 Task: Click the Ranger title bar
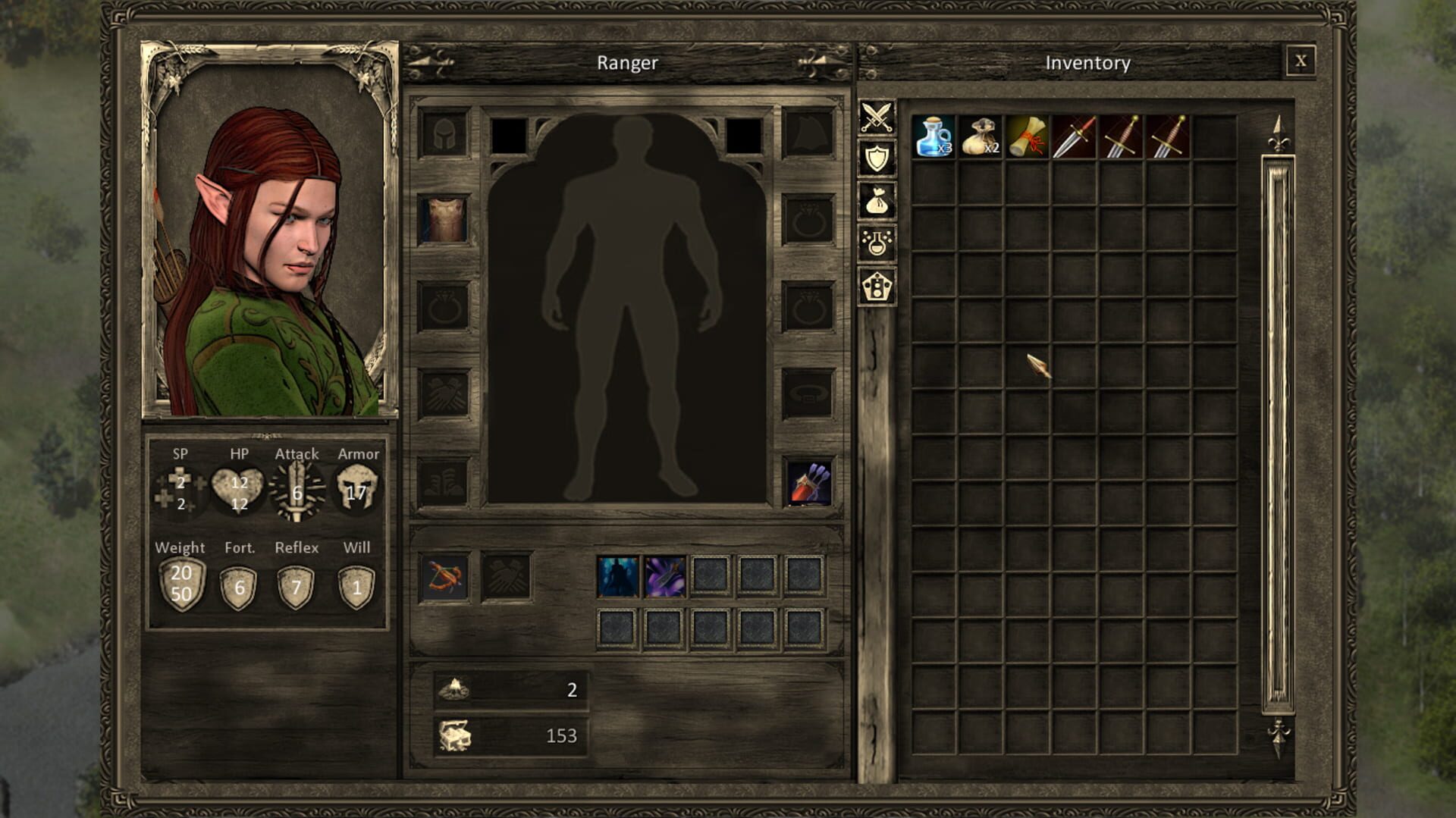coord(627,63)
